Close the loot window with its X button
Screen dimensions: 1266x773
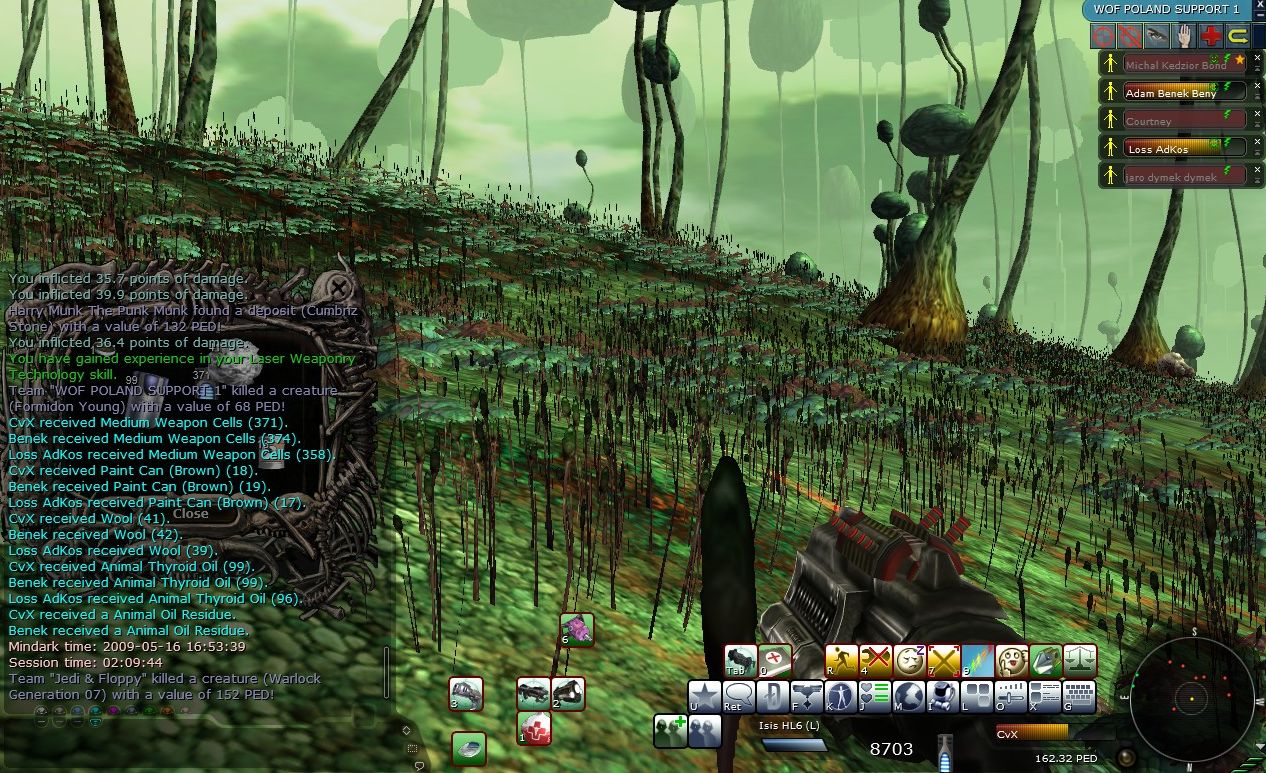tap(339, 289)
